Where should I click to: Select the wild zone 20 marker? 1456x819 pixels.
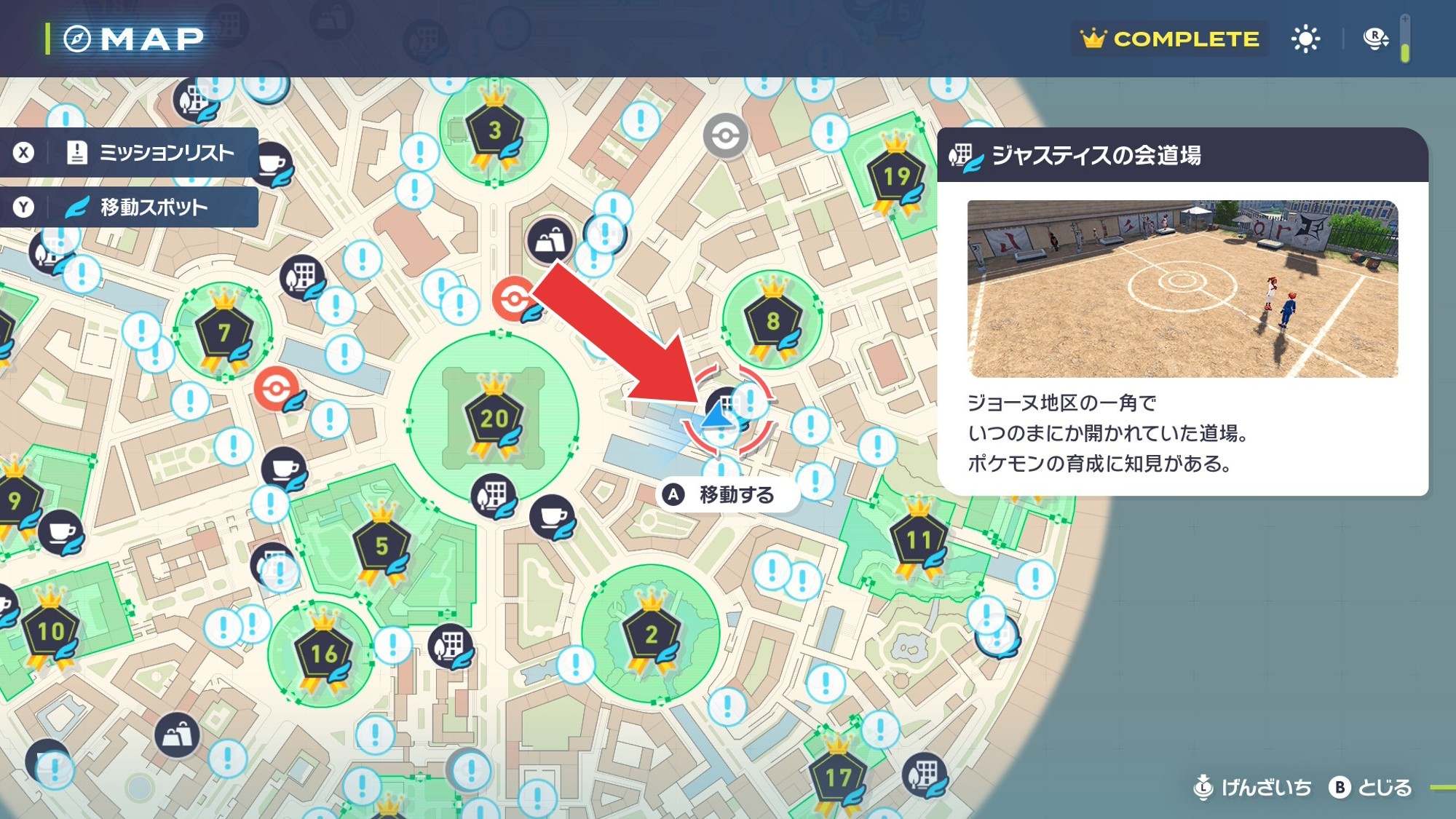494,419
